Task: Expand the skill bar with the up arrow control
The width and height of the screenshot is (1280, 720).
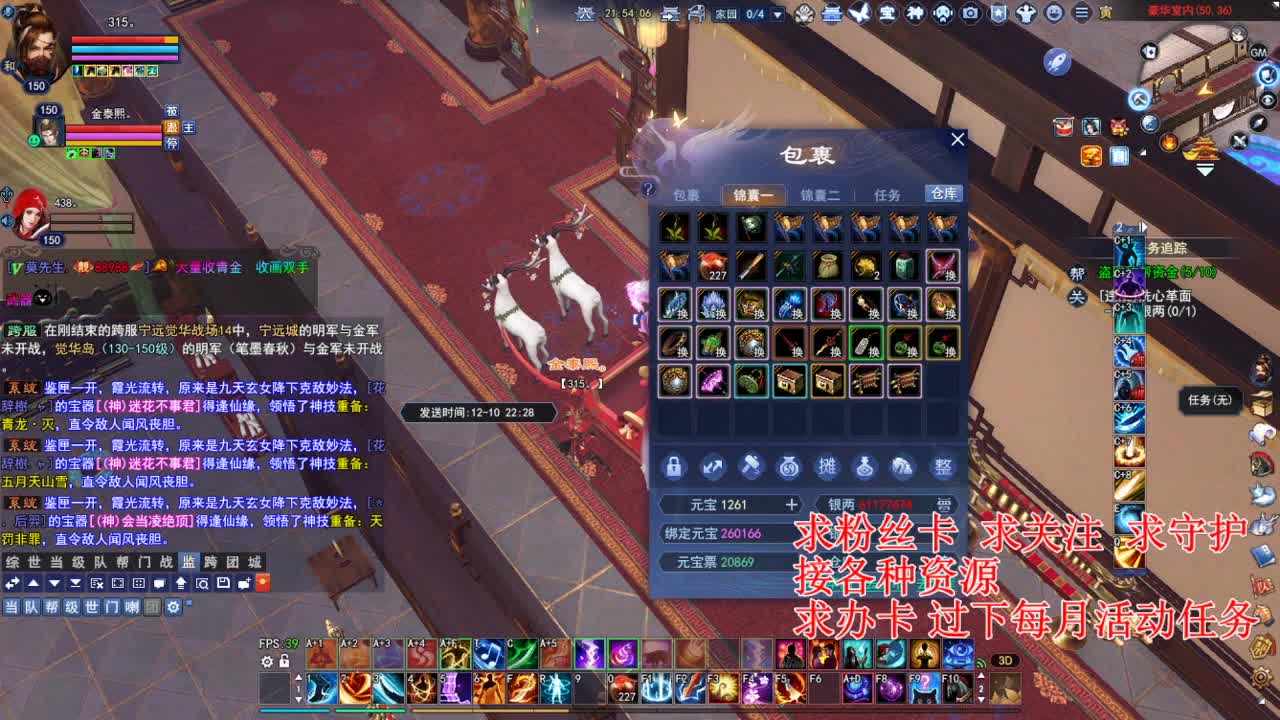Action: click(299, 678)
